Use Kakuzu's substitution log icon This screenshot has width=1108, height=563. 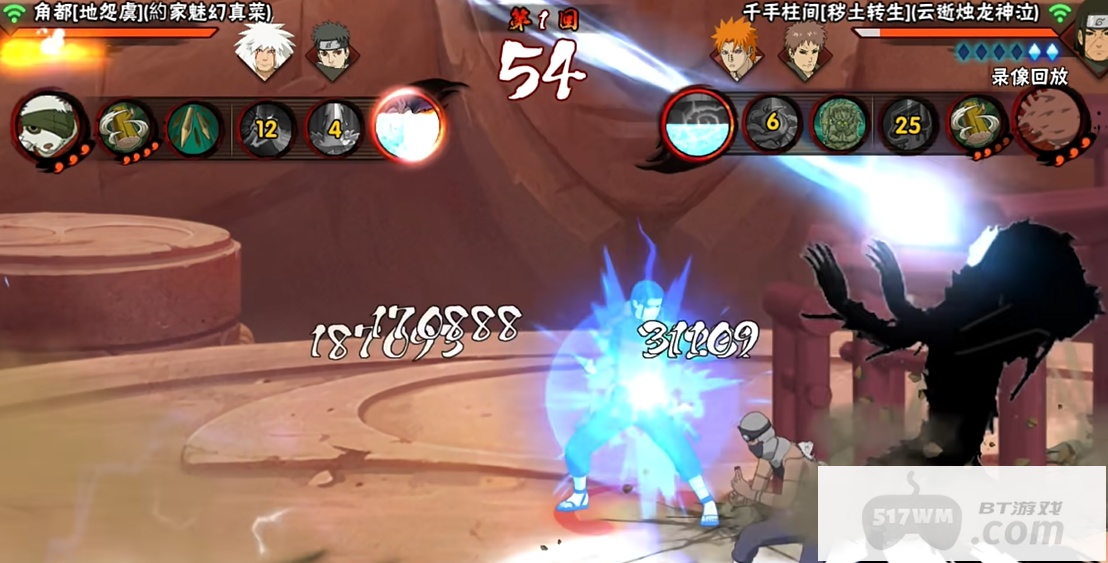tap(127, 127)
